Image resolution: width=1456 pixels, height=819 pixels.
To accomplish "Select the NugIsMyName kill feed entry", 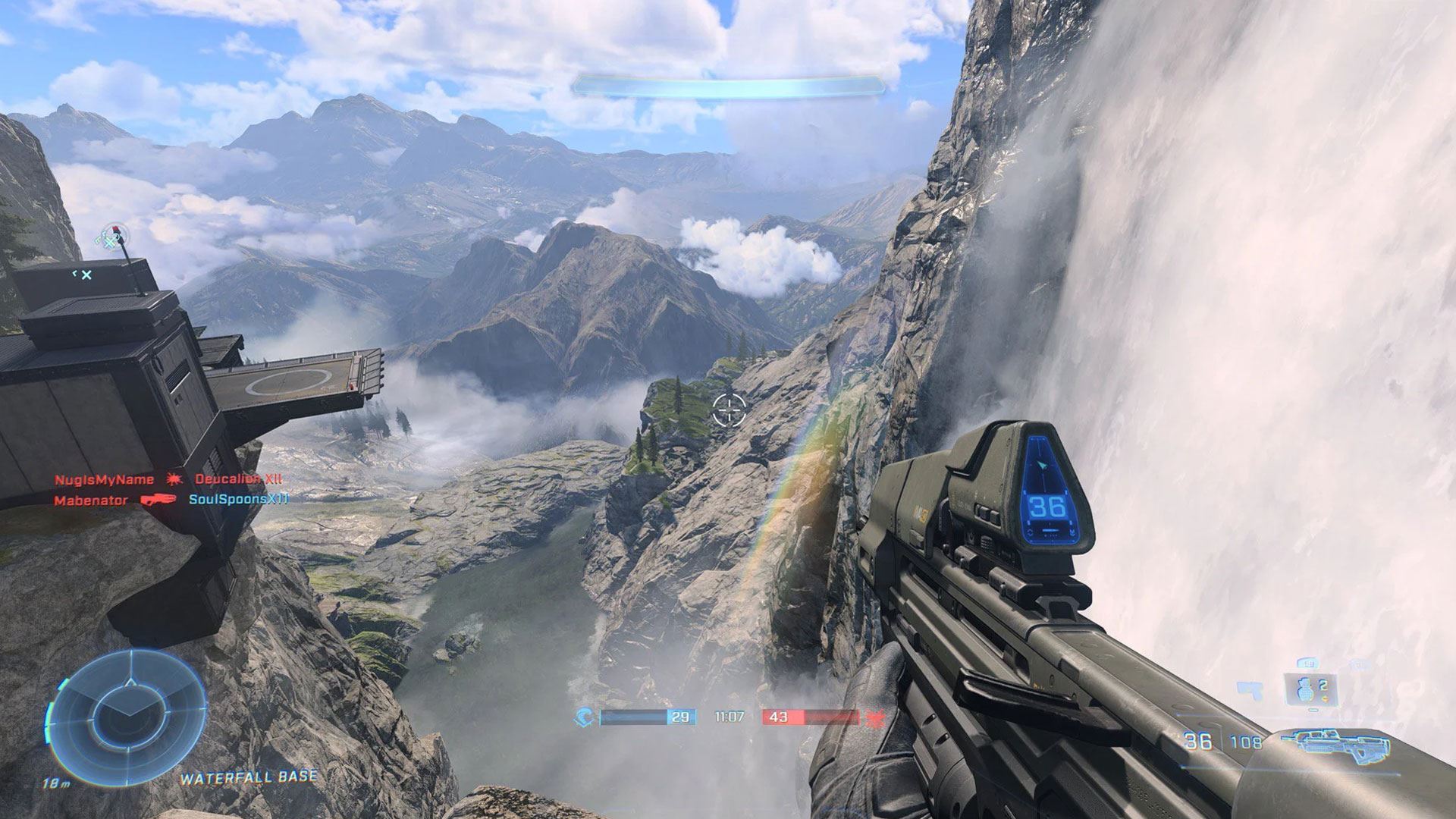I will pos(104,479).
